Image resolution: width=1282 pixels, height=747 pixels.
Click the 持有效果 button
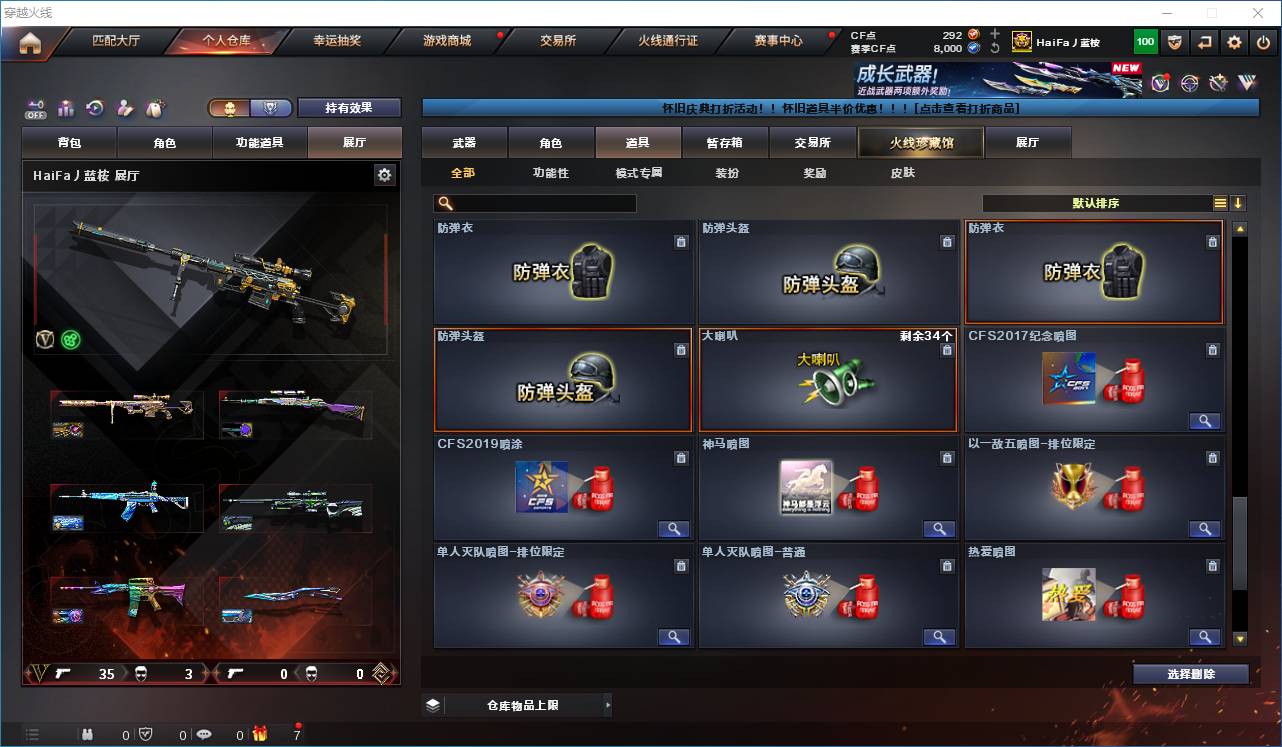[x=348, y=107]
